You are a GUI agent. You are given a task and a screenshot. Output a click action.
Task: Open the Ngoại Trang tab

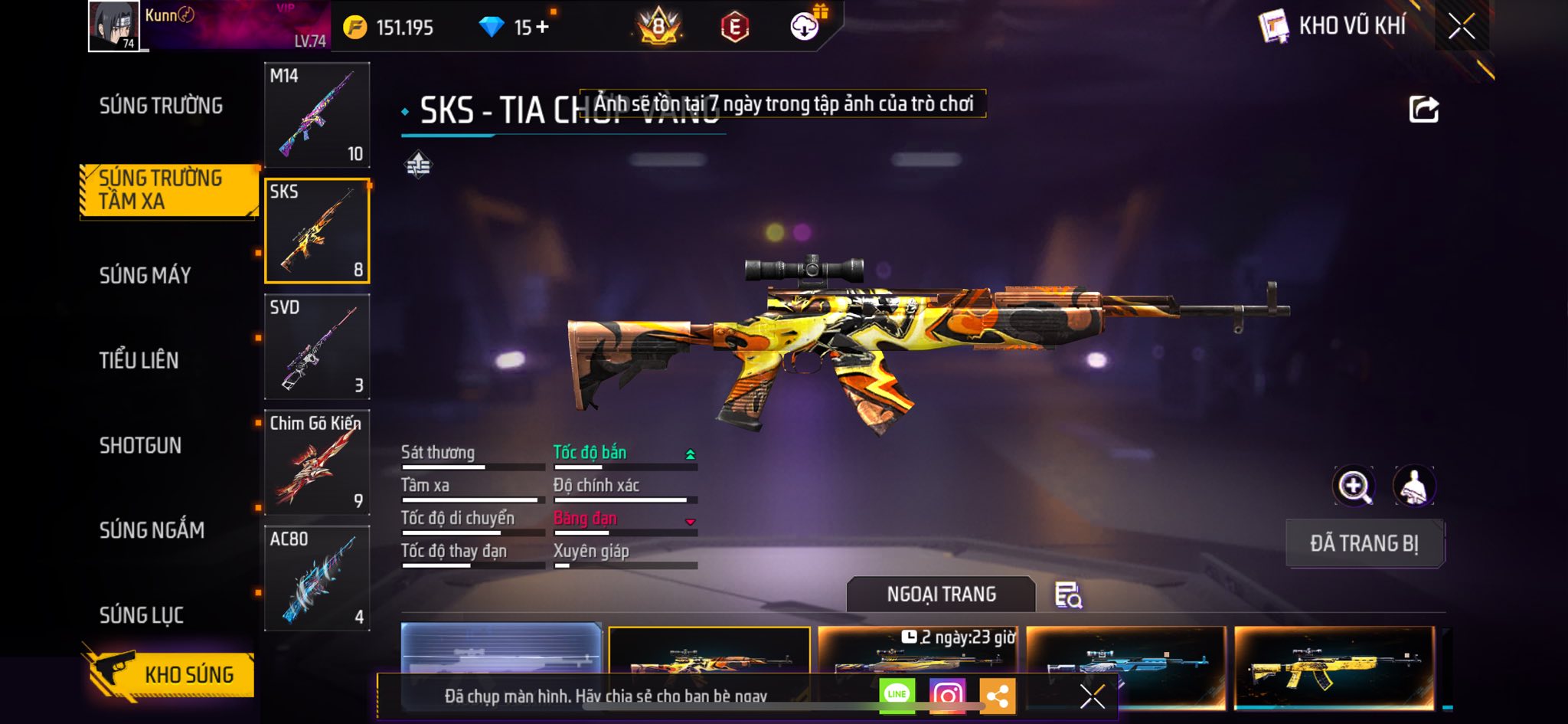point(941,595)
